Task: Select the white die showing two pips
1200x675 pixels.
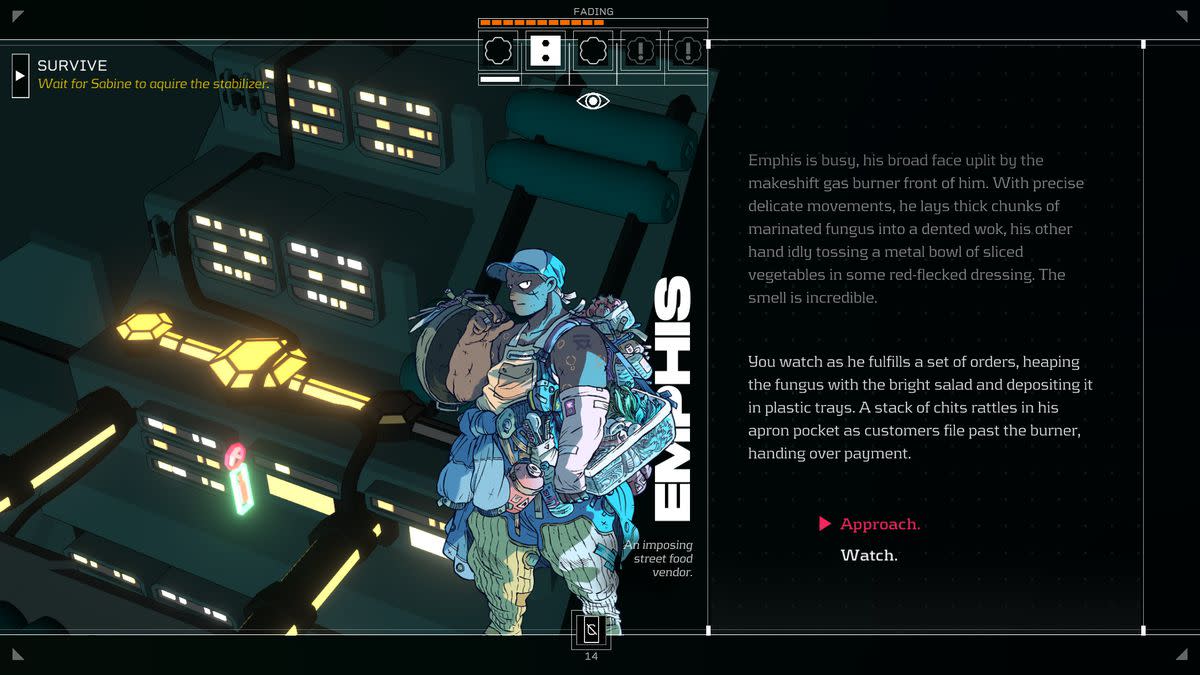Action: point(545,51)
